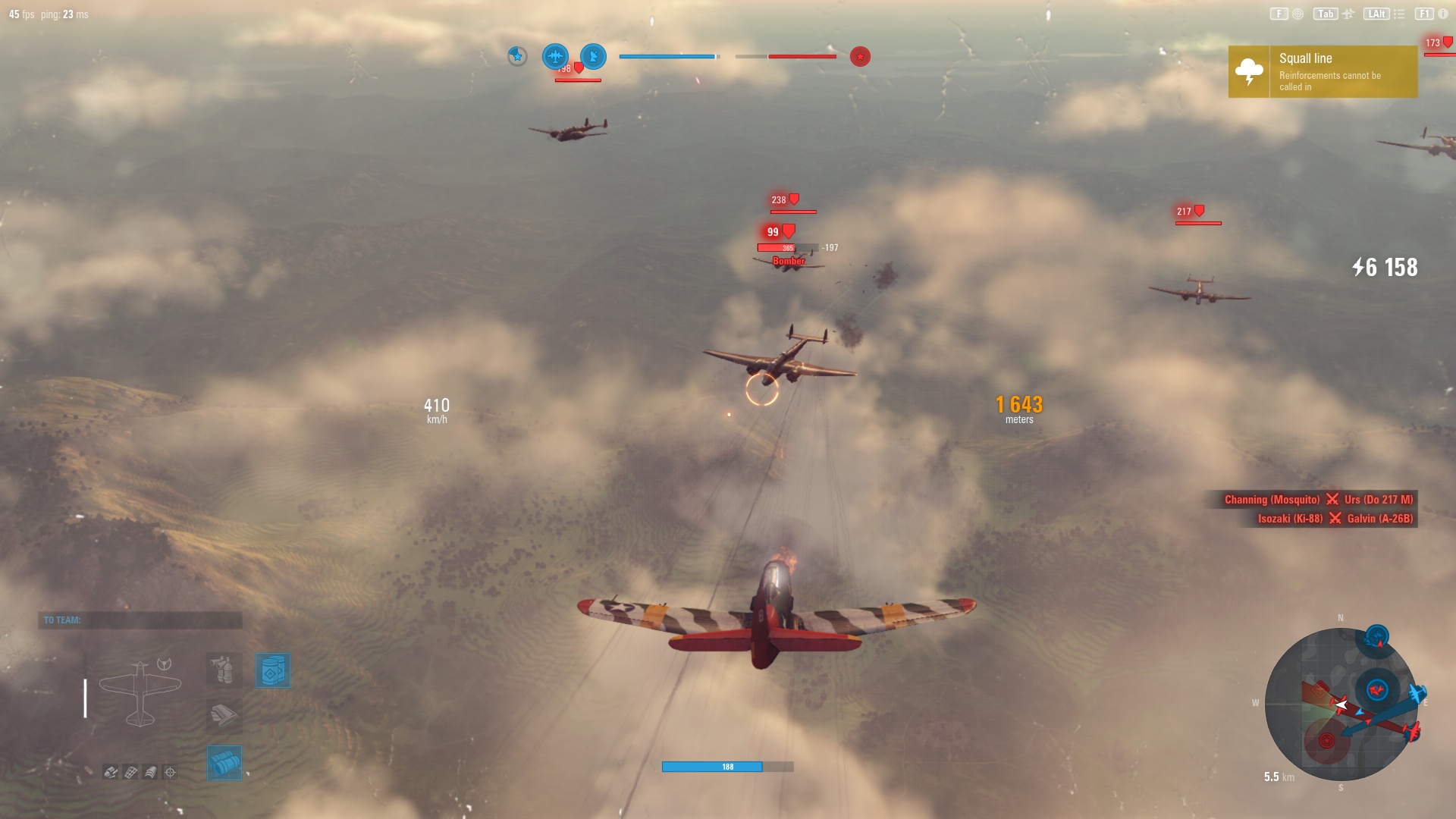Select the bomb armament icon below the plane schematic
This screenshot has height=819, width=1456.
pyautogui.click(x=111, y=771)
